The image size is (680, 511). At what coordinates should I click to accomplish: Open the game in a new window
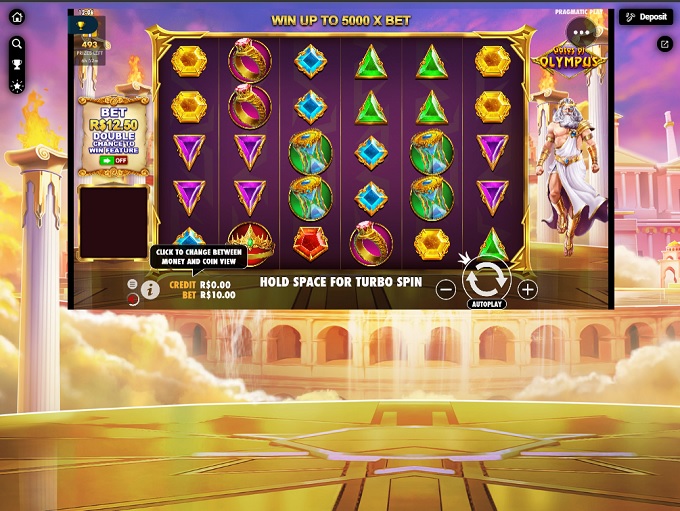coord(664,44)
